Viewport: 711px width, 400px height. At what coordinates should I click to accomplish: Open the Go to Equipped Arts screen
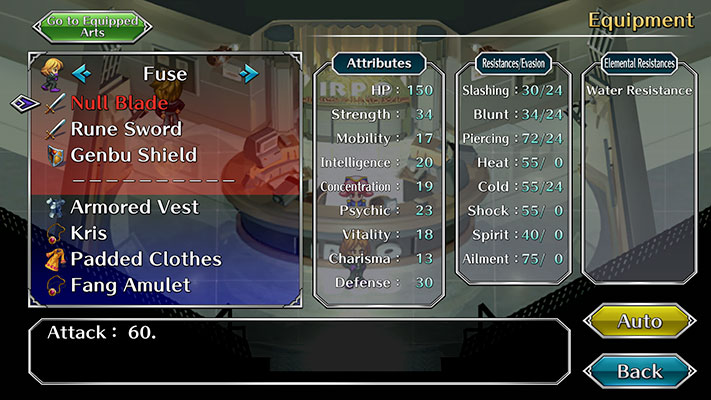click(x=87, y=26)
